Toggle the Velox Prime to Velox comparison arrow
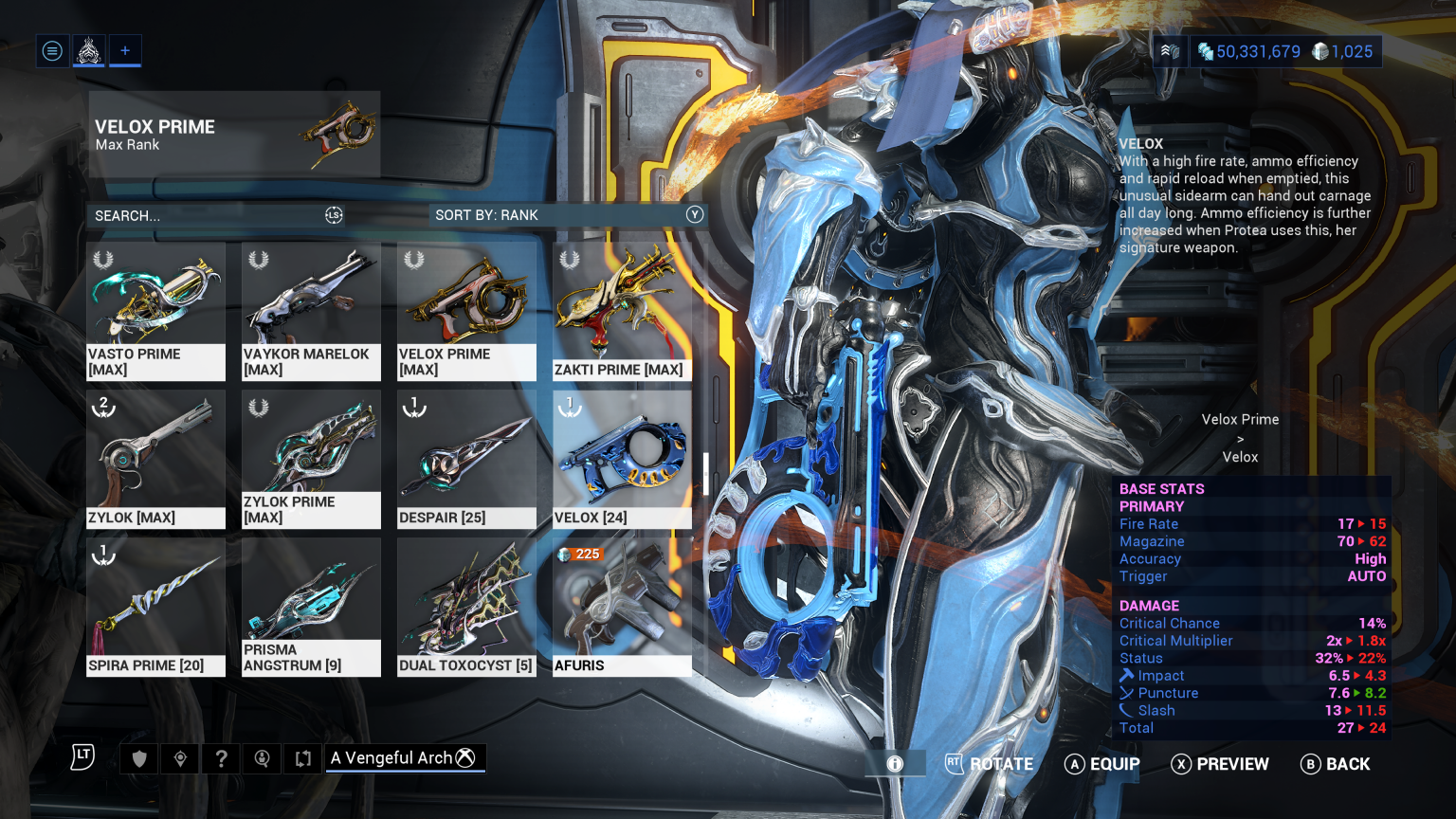Viewport: 1456px width, 819px height. (1240, 438)
